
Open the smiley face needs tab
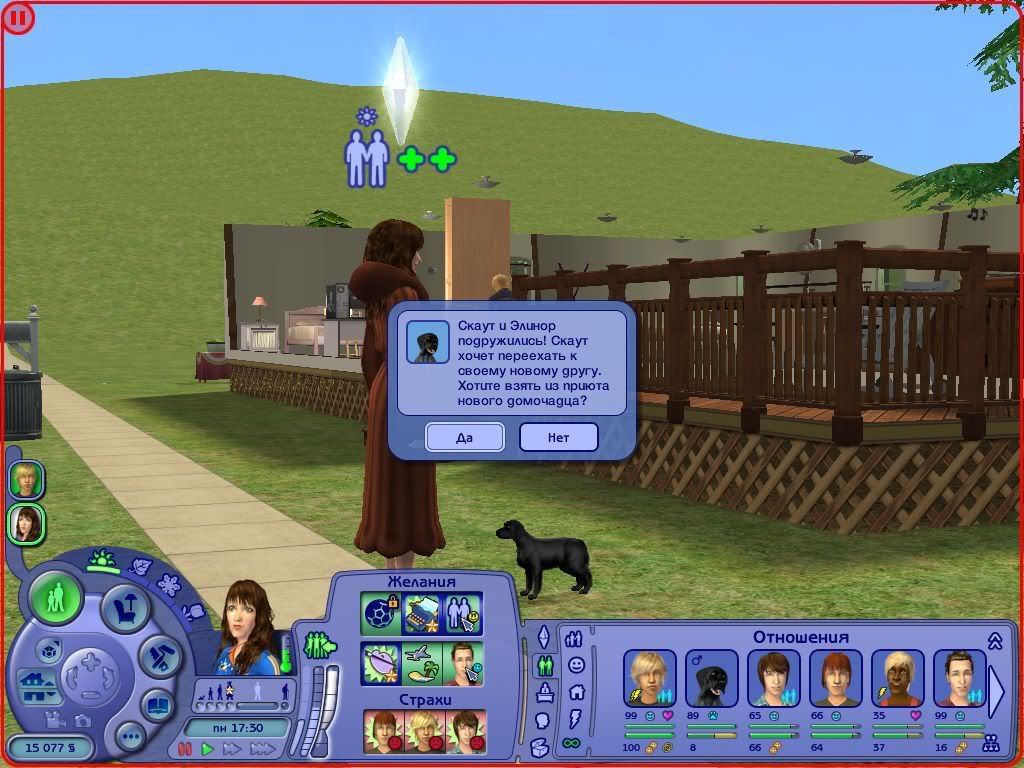point(576,665)
